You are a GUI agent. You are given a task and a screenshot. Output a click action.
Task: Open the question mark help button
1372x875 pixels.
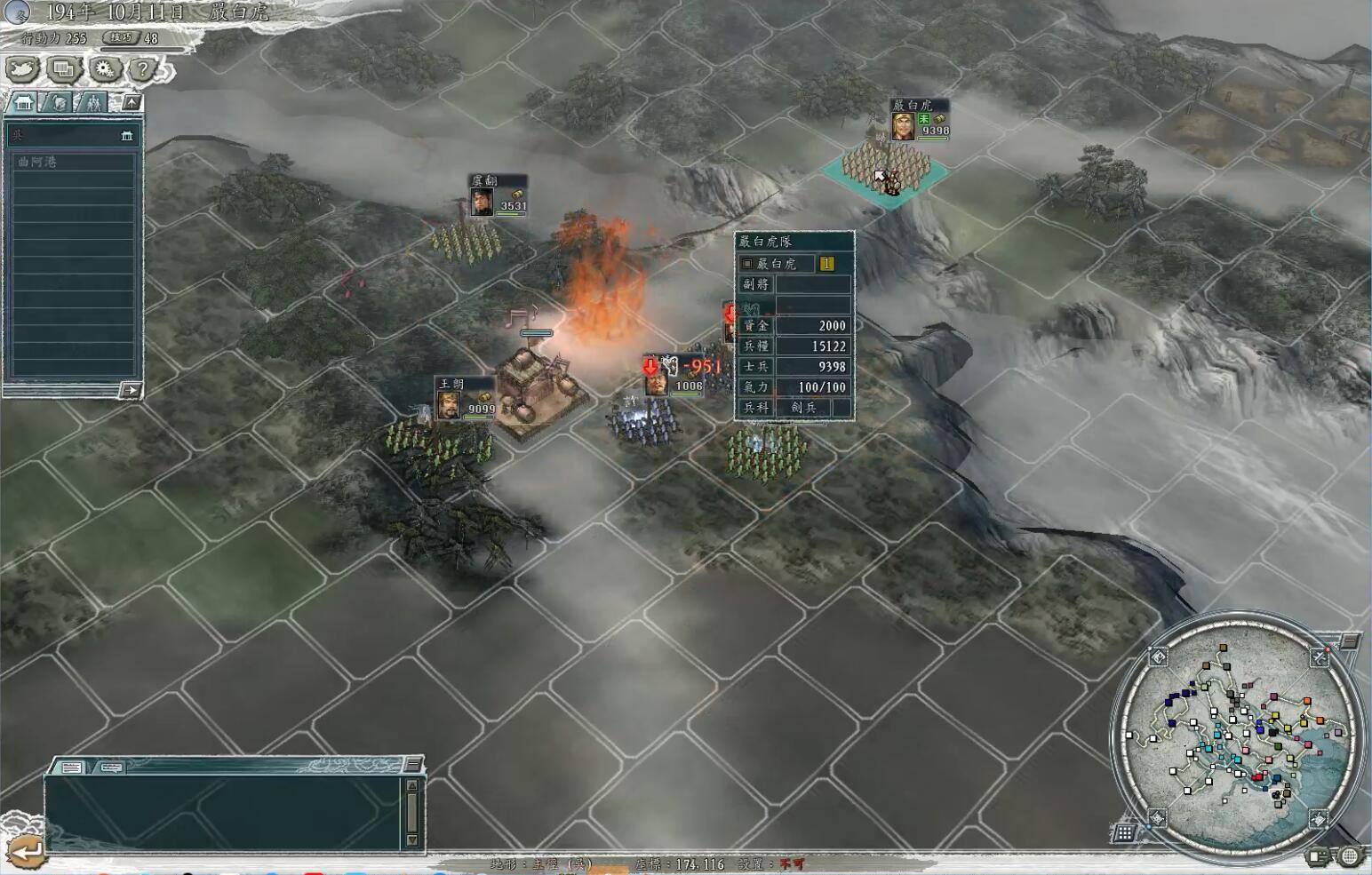pos(142,68)
